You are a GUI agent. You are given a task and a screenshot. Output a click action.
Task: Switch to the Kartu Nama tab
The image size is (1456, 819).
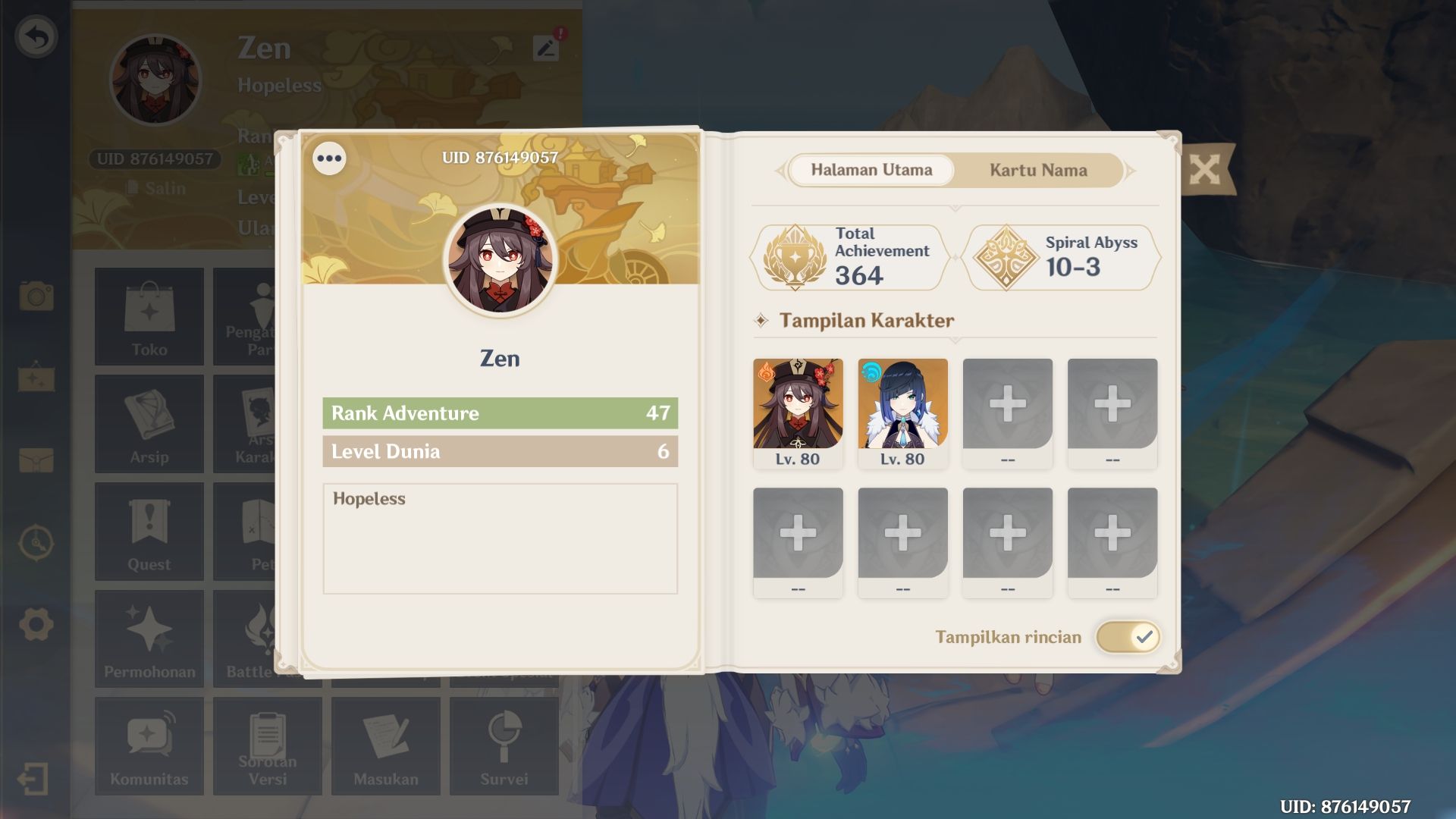pyautogui.click(x=1037, y=170)
